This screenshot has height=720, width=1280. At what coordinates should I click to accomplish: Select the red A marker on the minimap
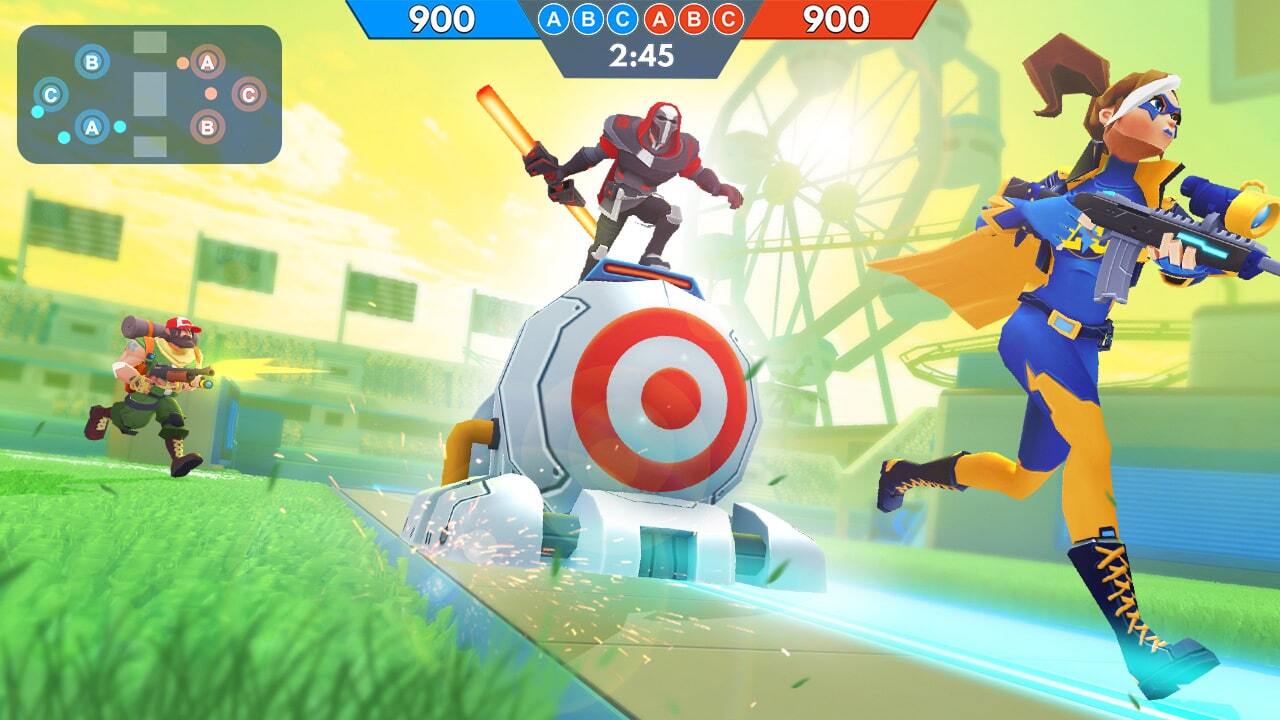(x=207, y=63)
